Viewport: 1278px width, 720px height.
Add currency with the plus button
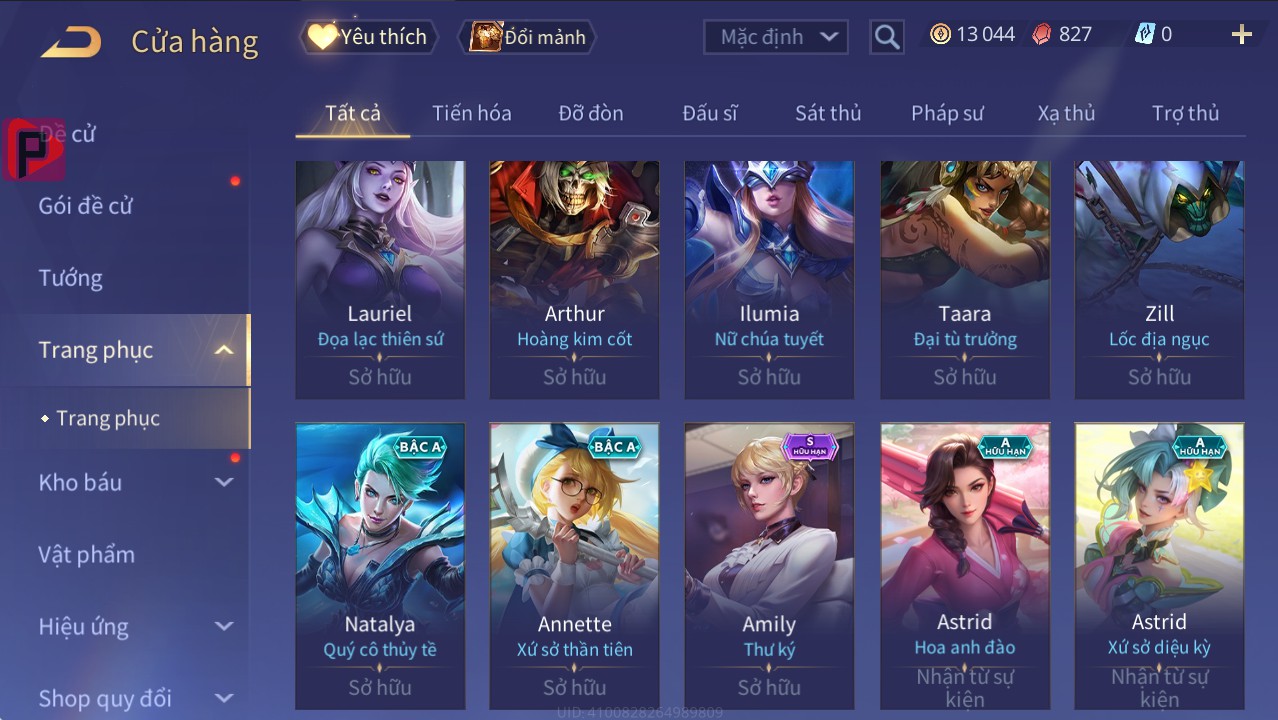point(1241,36)
